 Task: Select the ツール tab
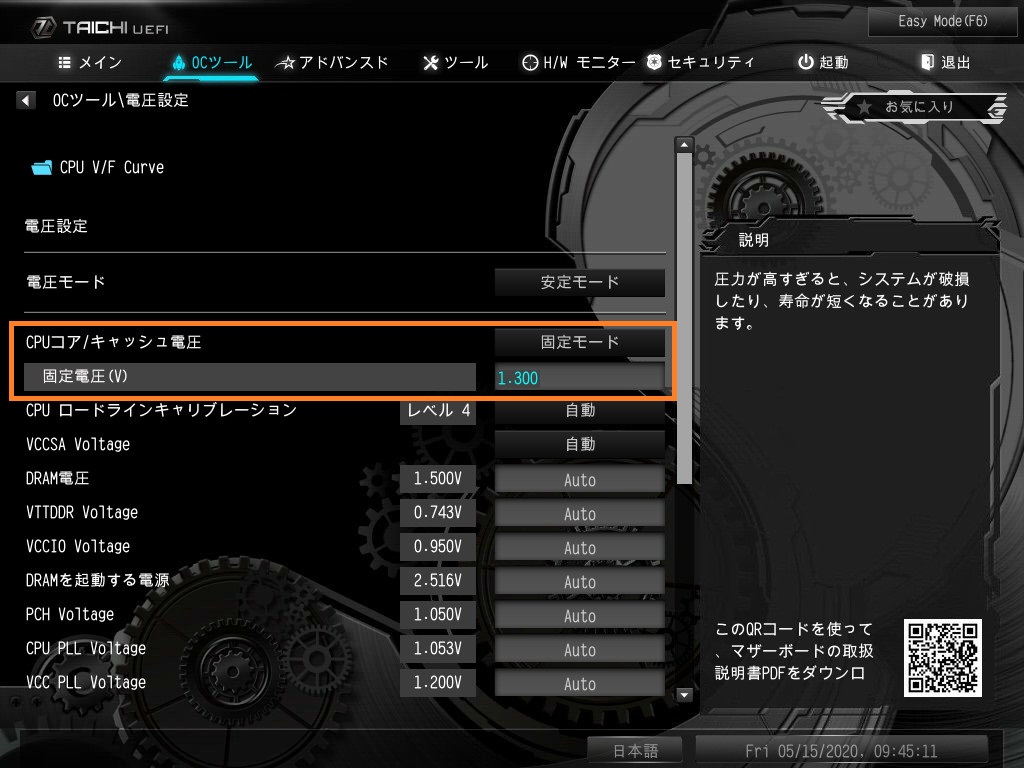tap(456, 62)
